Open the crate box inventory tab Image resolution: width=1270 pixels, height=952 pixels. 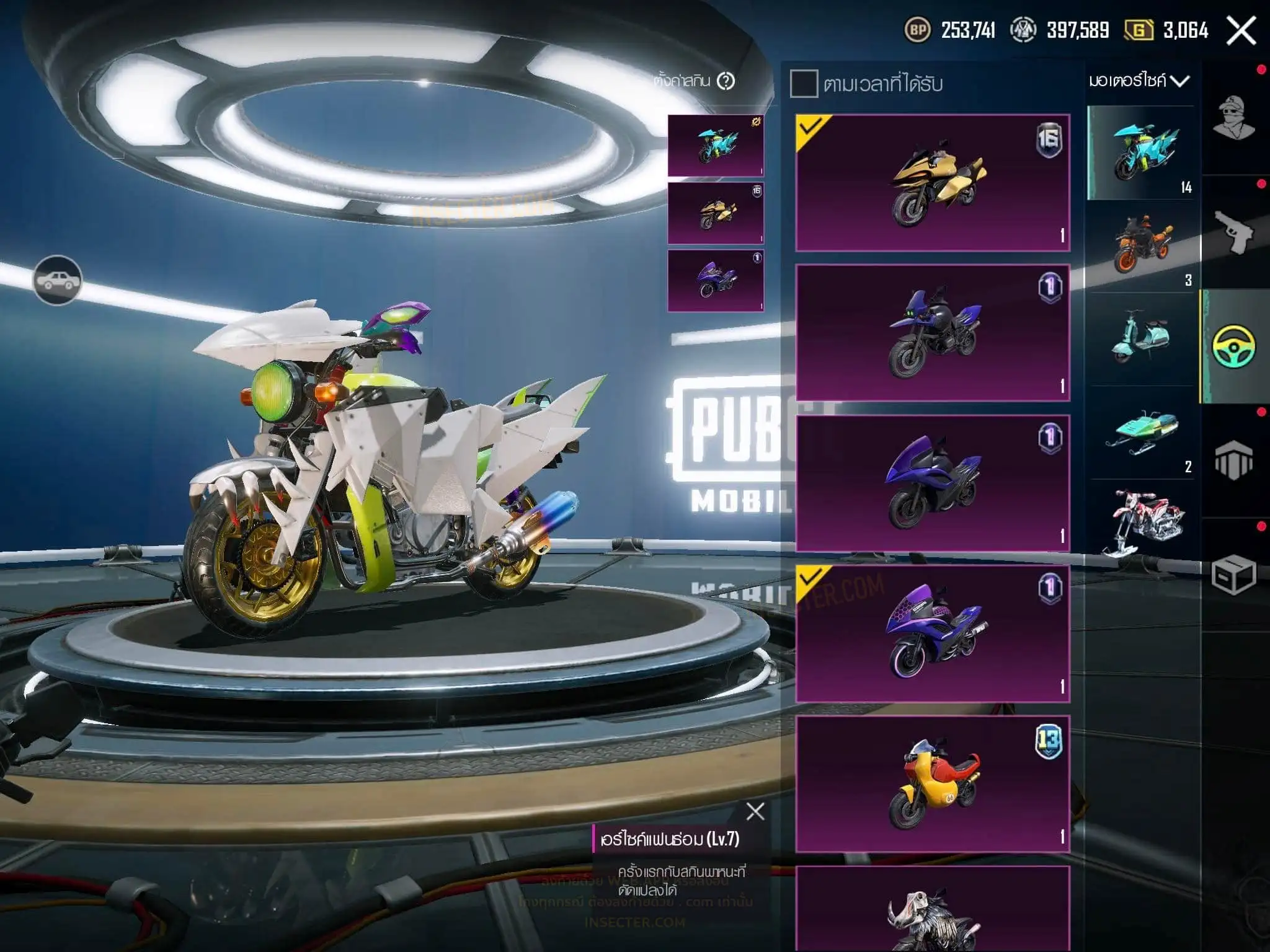1233,575
